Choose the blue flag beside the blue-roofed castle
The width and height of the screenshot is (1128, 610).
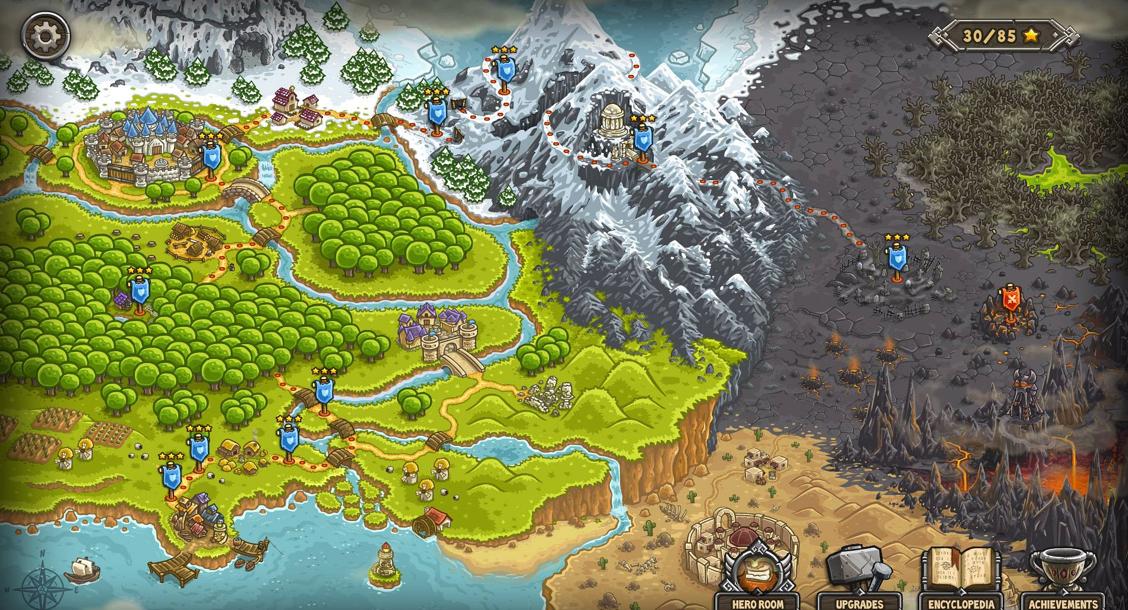211,157
